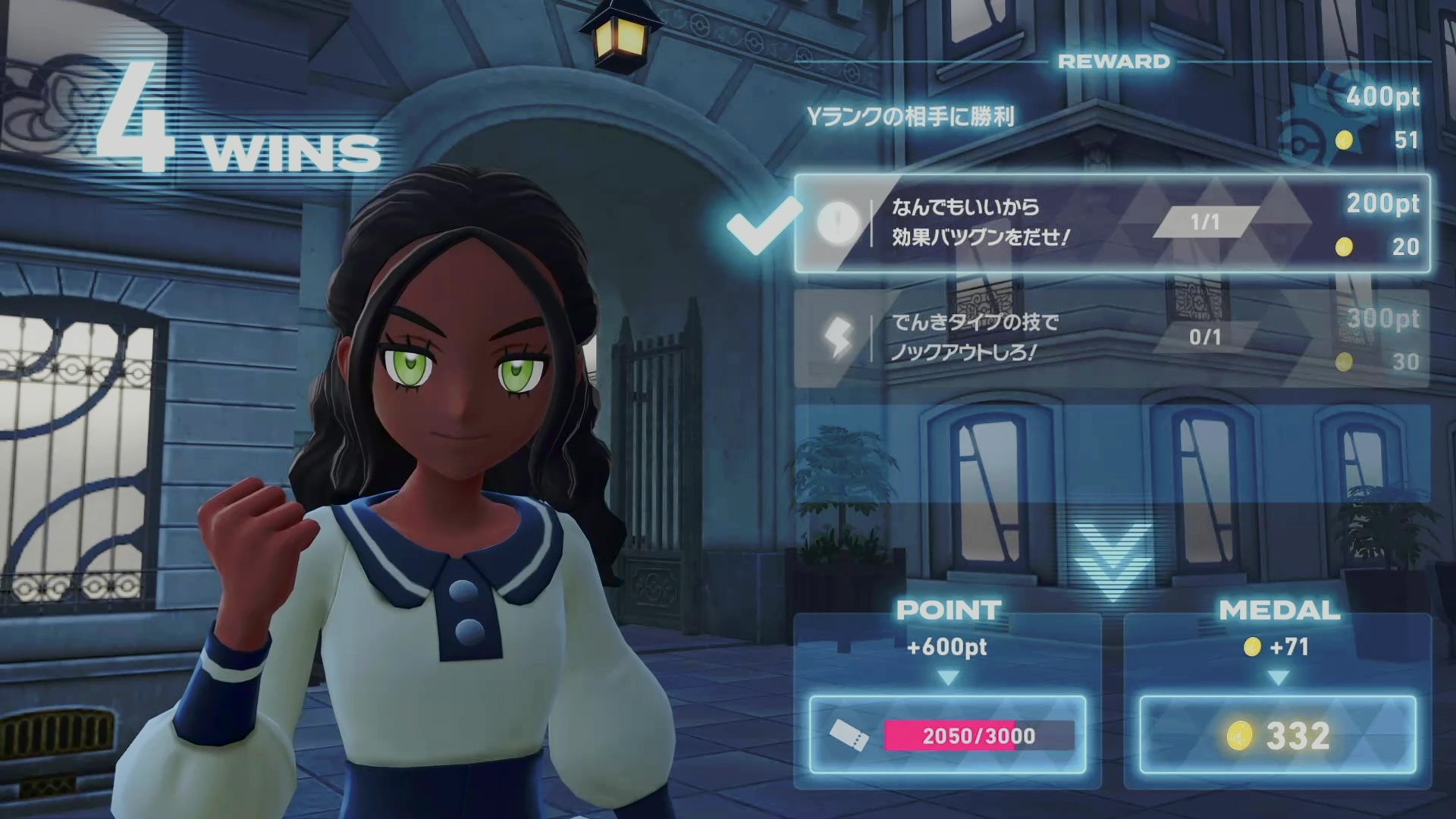Image resolution: width=1456 pixels, height=819 pixels.
Task: Select the Y-rank victory reward row
Action: click(1112, 118)
